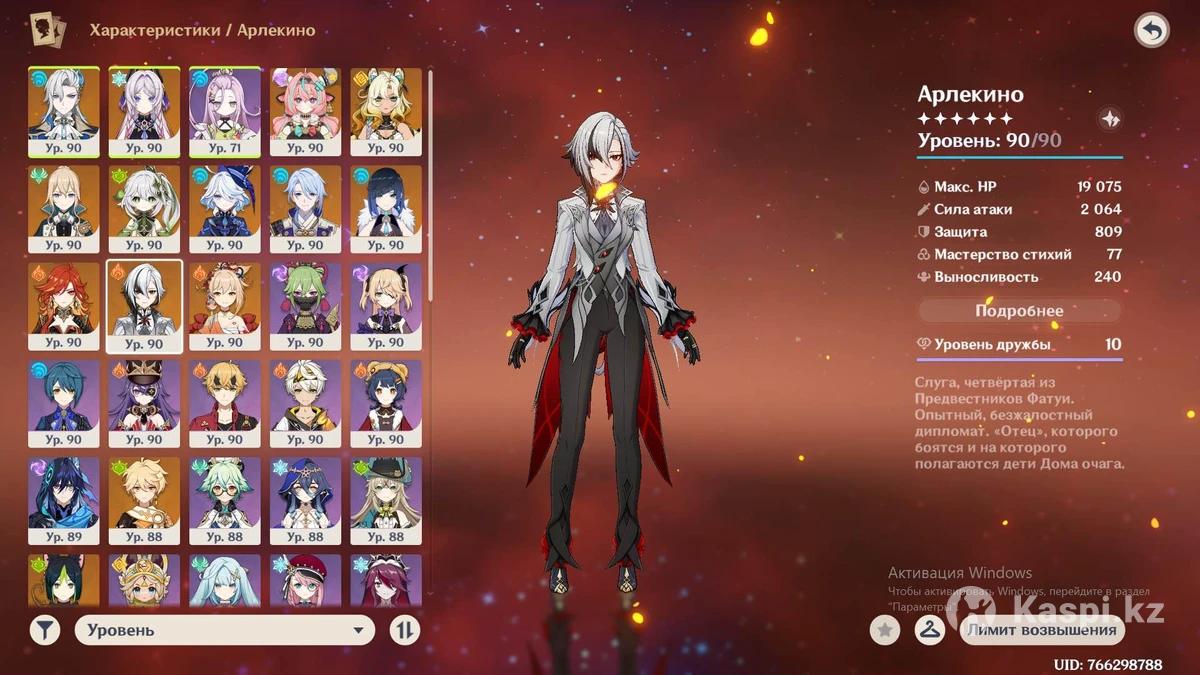This screenshot has height=675, width=1200.
Task: Select Mavuika's portrait
Action: pyautogui.click(x=63, y=306)
